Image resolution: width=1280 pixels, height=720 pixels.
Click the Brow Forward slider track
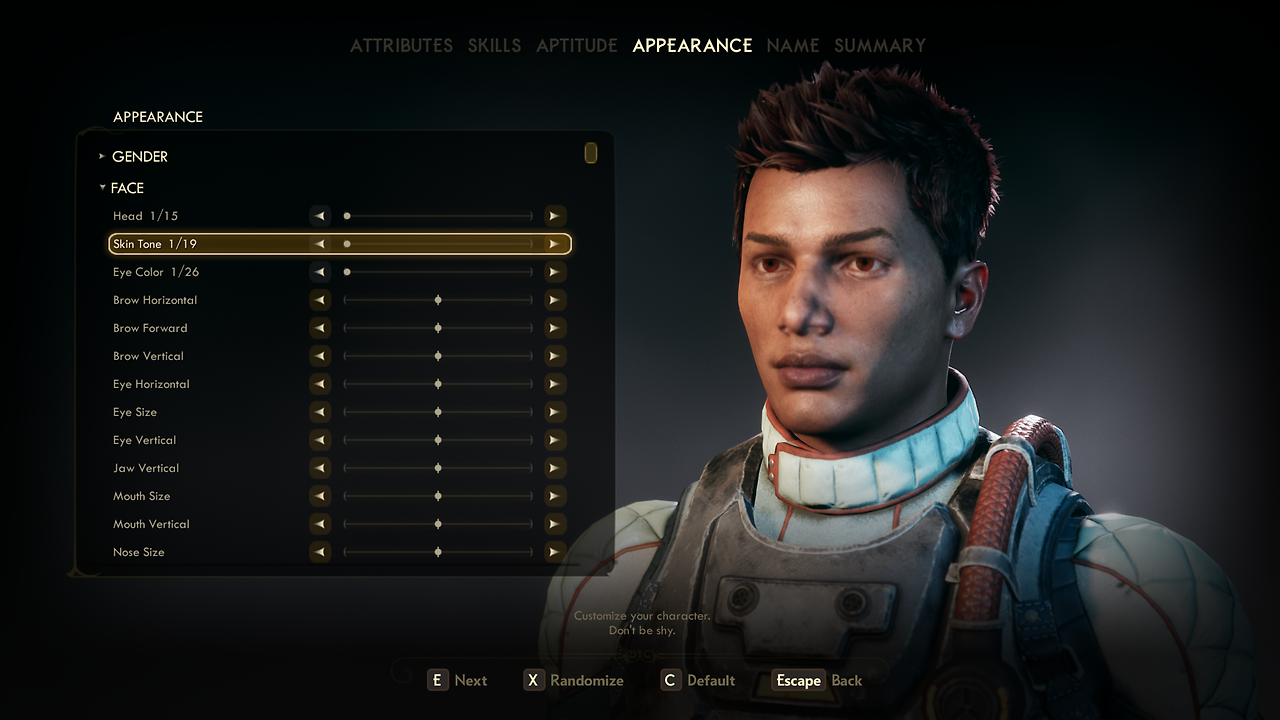[x=438, y=328]
